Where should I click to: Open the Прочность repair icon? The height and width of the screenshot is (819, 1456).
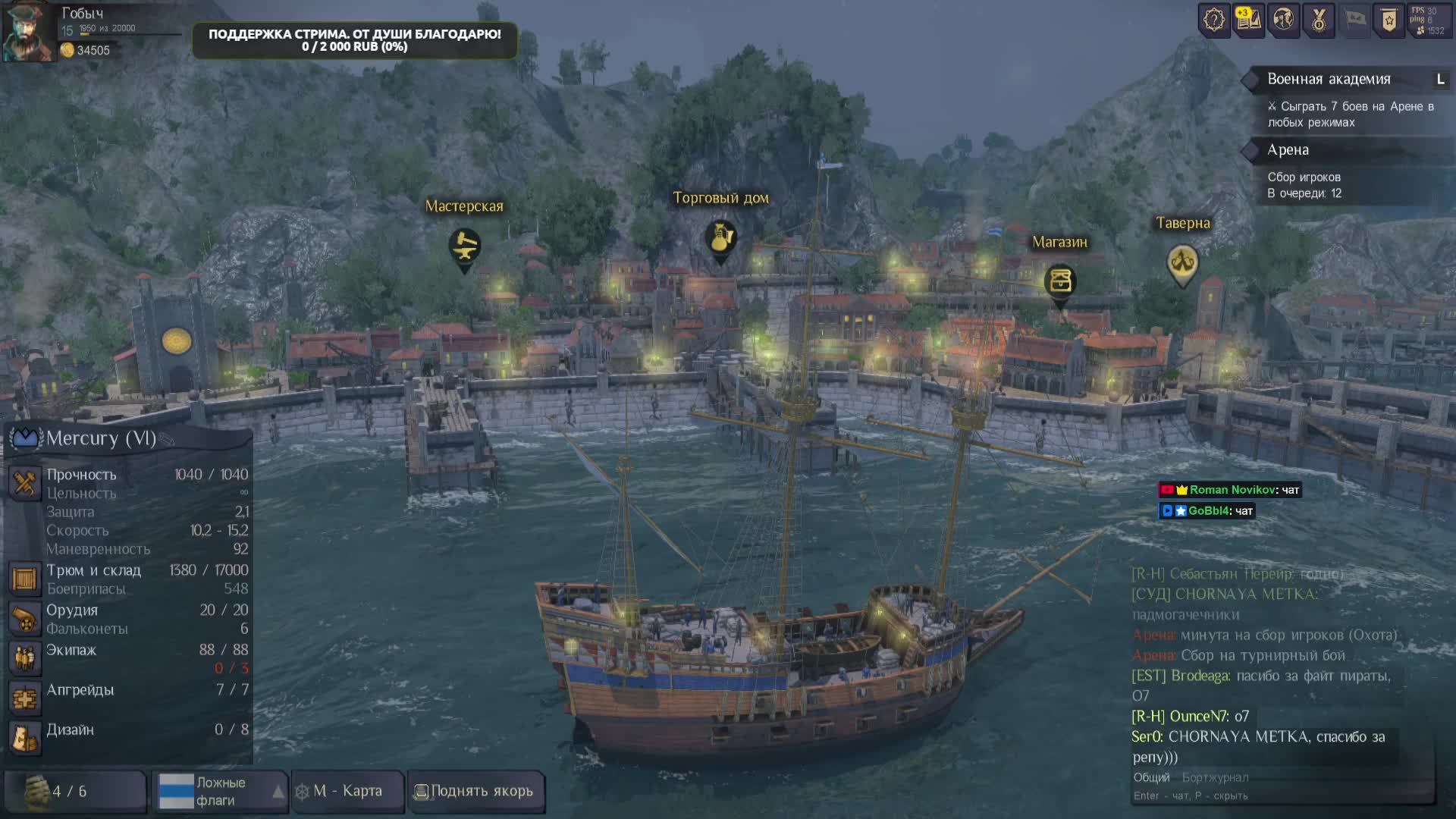(24, 483)
